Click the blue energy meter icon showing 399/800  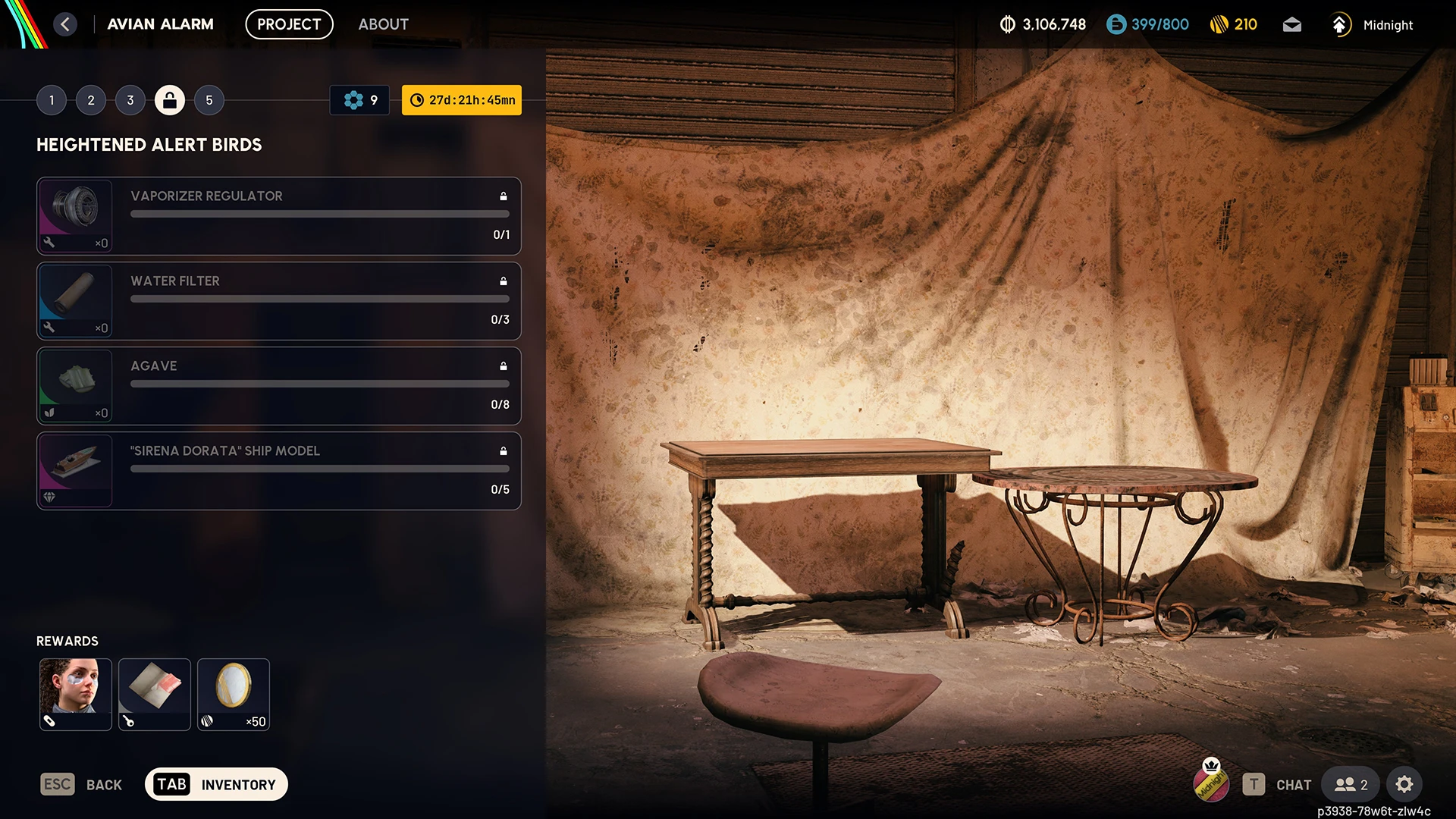point(1115,24)
